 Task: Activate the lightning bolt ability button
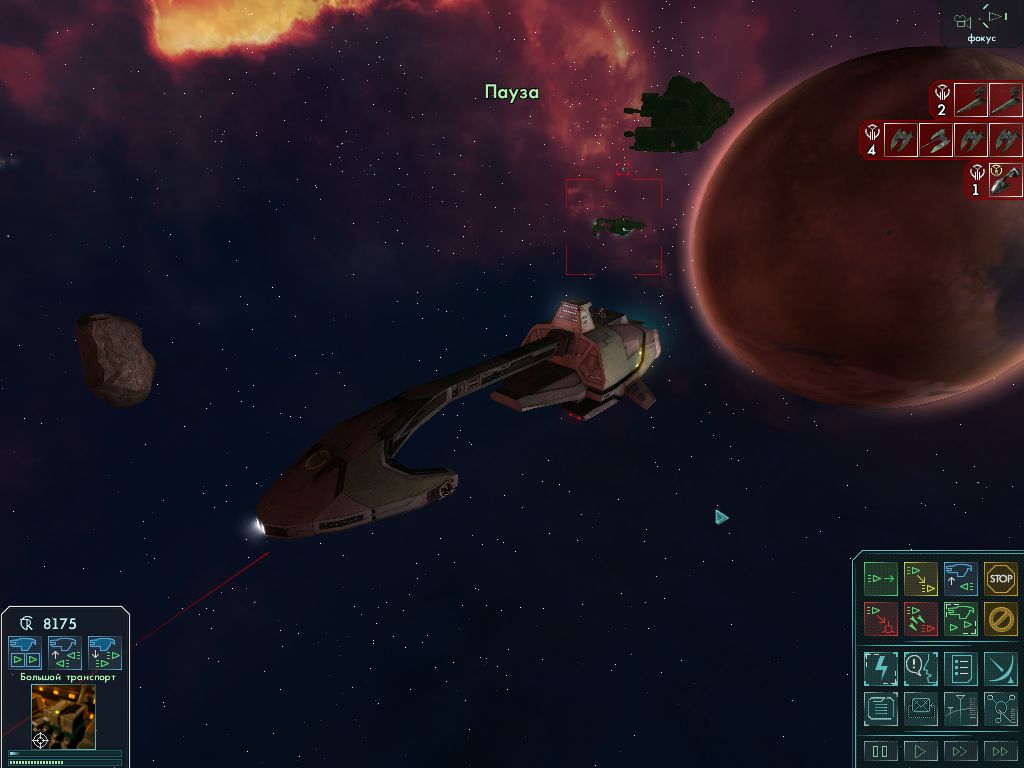[x=881, y=668]
